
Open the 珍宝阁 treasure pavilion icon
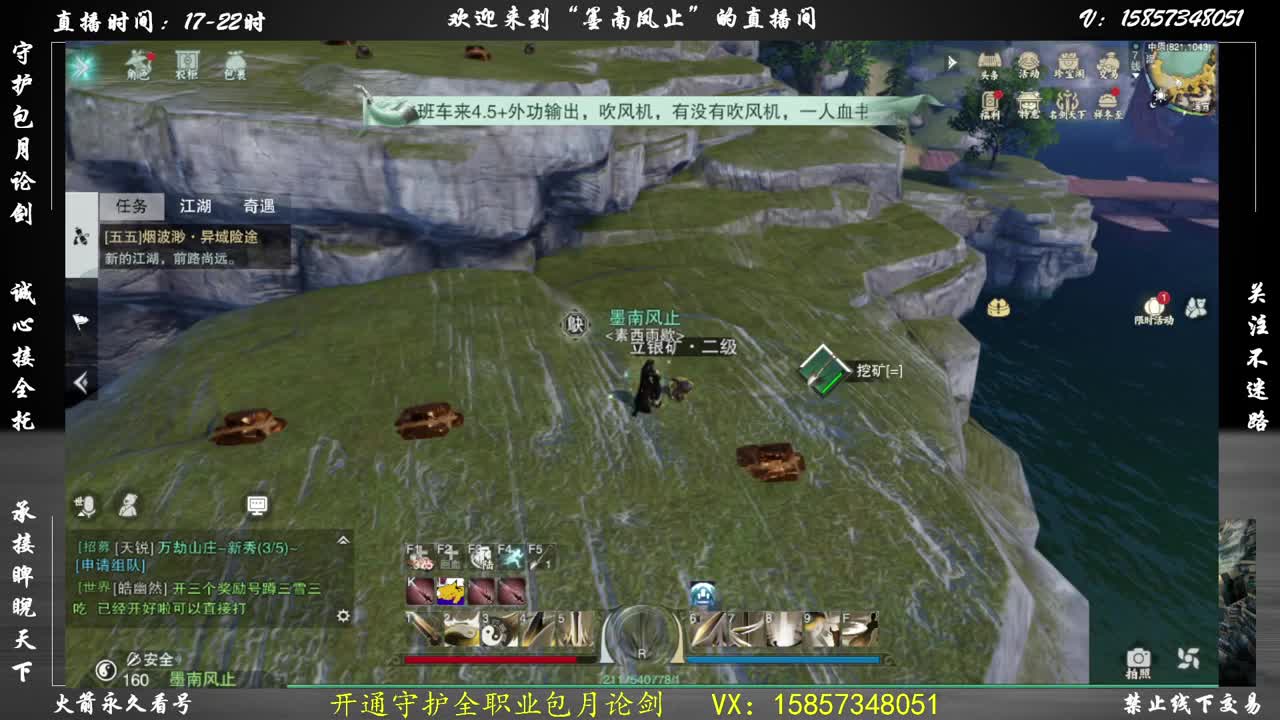pos(1068,62)
